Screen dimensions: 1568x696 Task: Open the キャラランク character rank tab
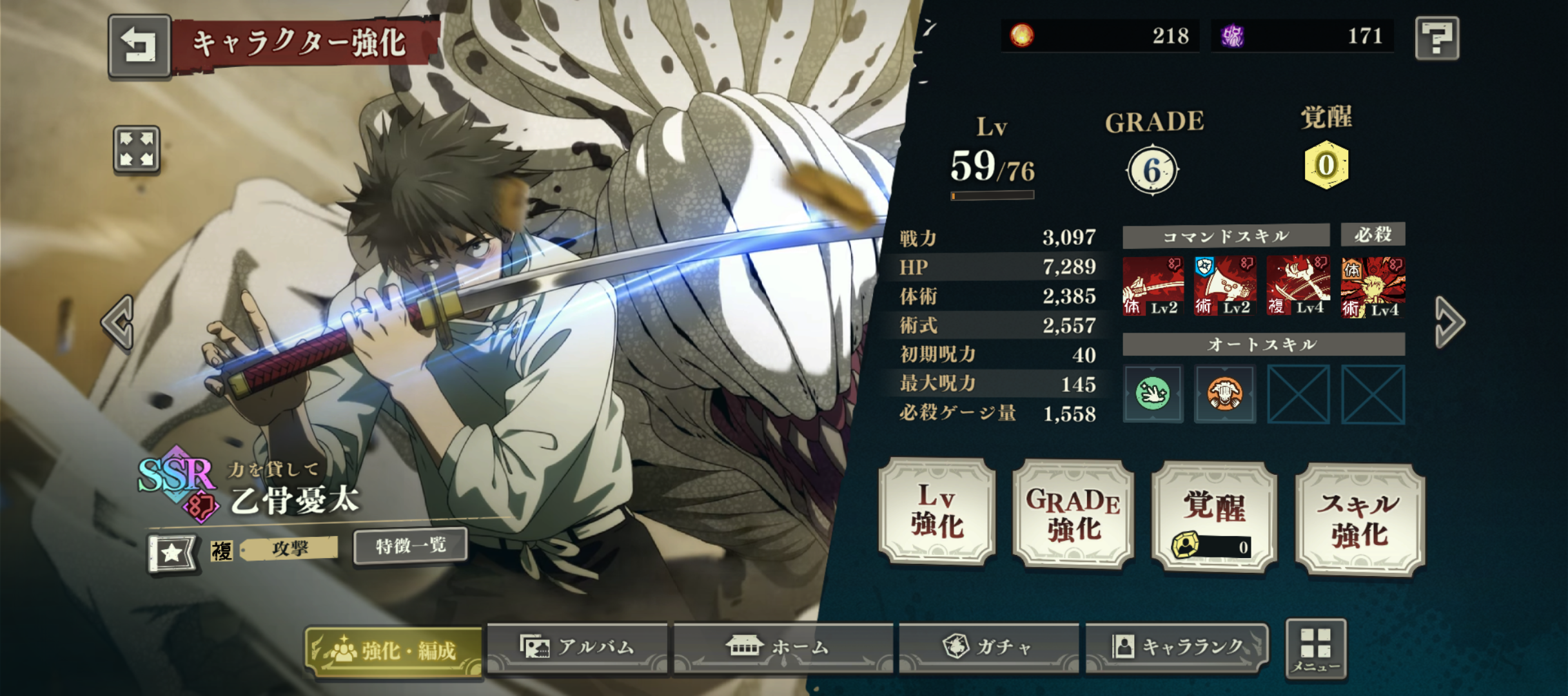click(x=1177, y=647)
